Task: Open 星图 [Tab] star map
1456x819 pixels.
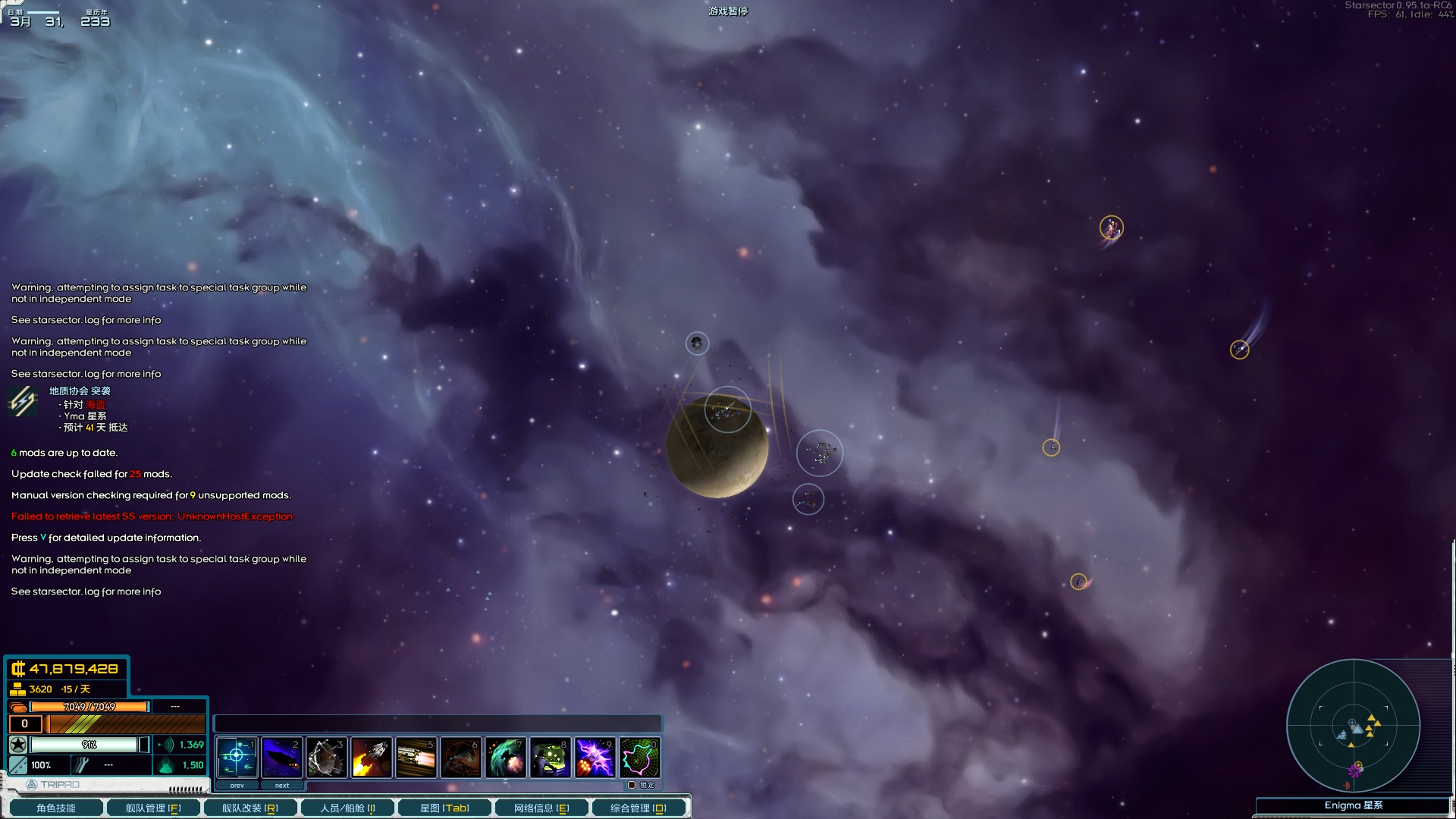Action: click(443, 808)
